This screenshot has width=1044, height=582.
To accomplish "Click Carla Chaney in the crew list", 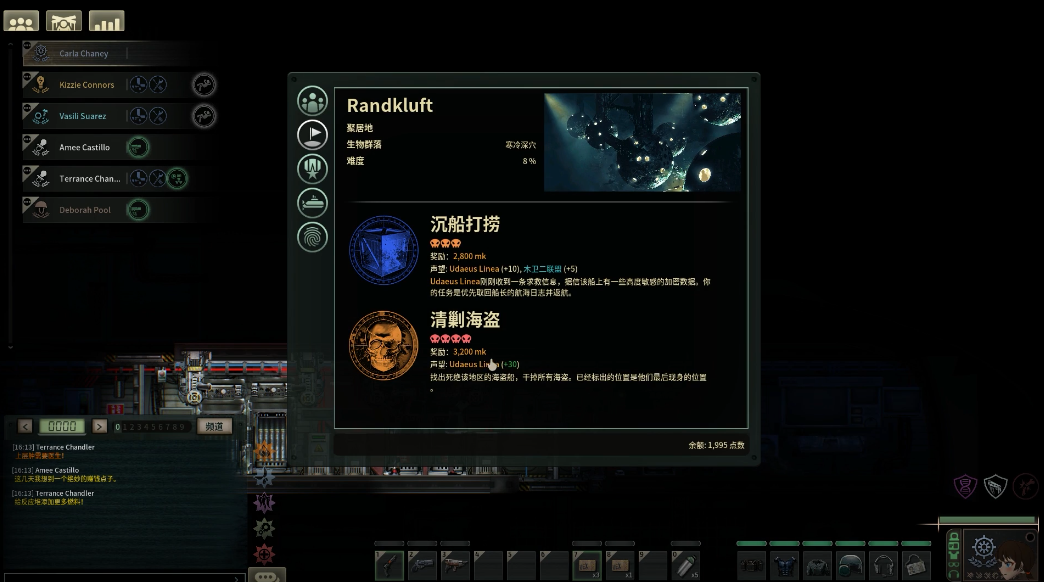I will pyautogui.click(x=84, y=53).
